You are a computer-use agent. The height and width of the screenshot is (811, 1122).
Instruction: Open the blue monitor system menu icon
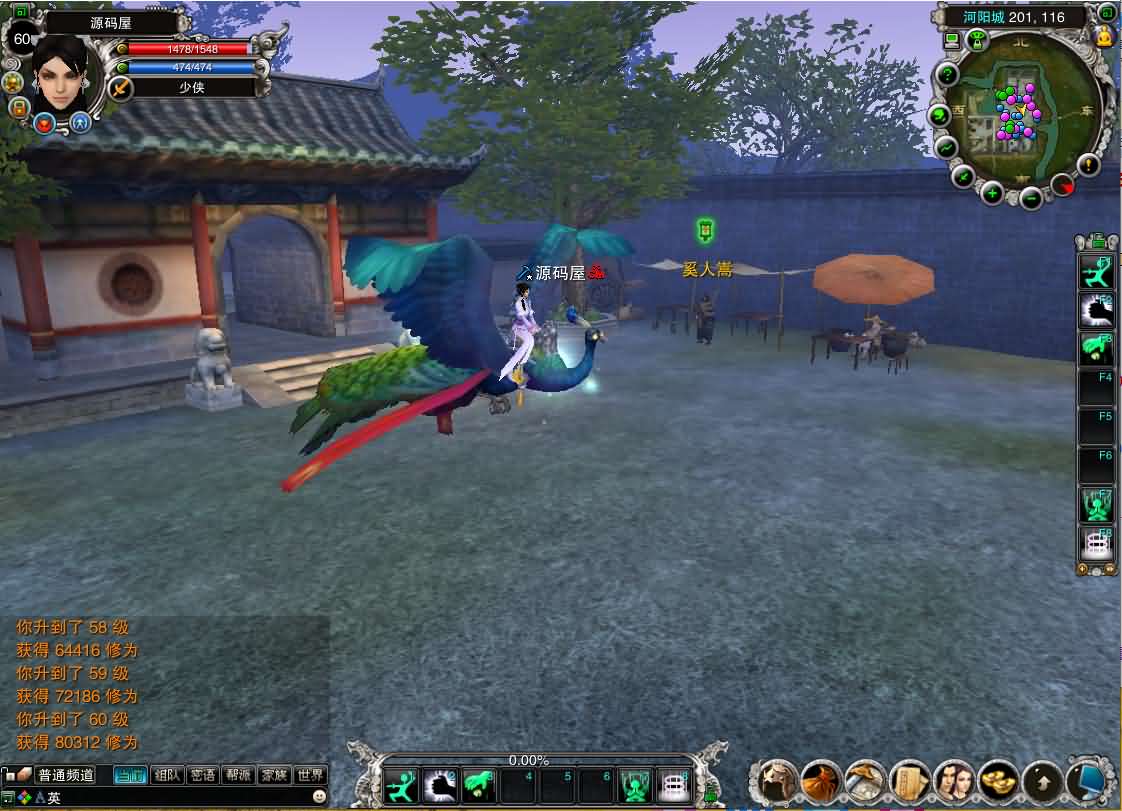1089,782
